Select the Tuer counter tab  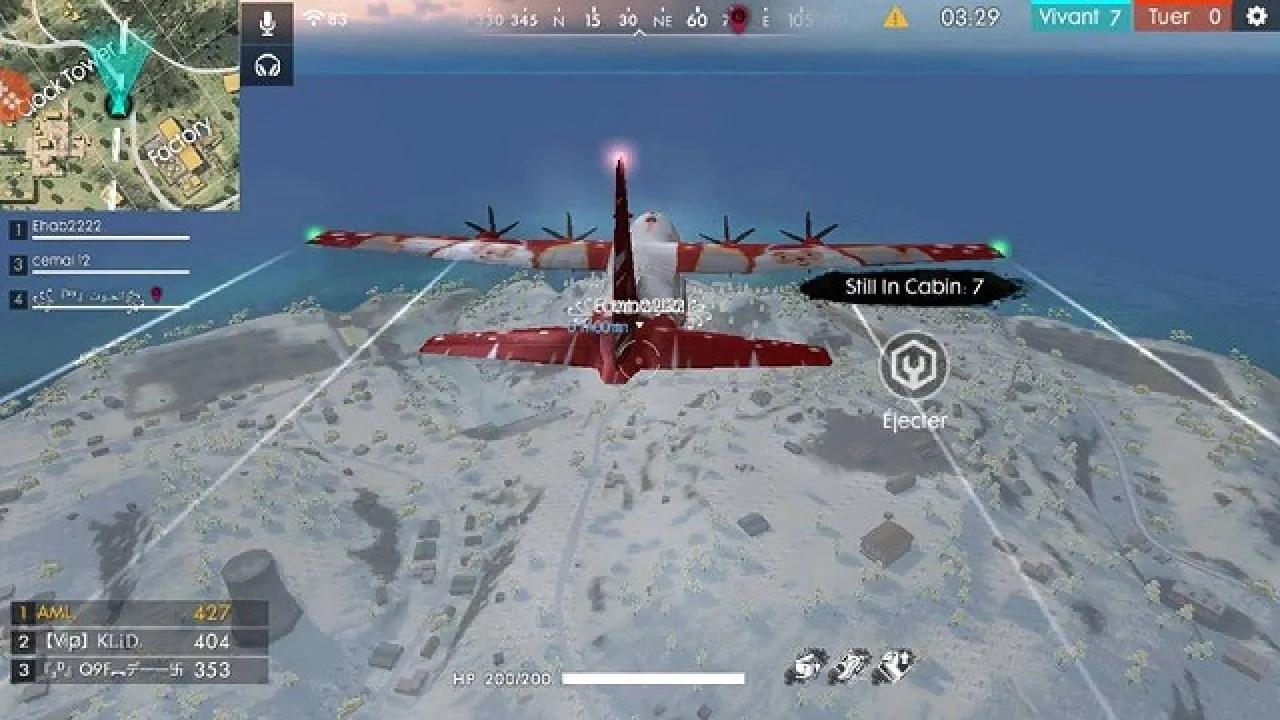coord(1180,16)
